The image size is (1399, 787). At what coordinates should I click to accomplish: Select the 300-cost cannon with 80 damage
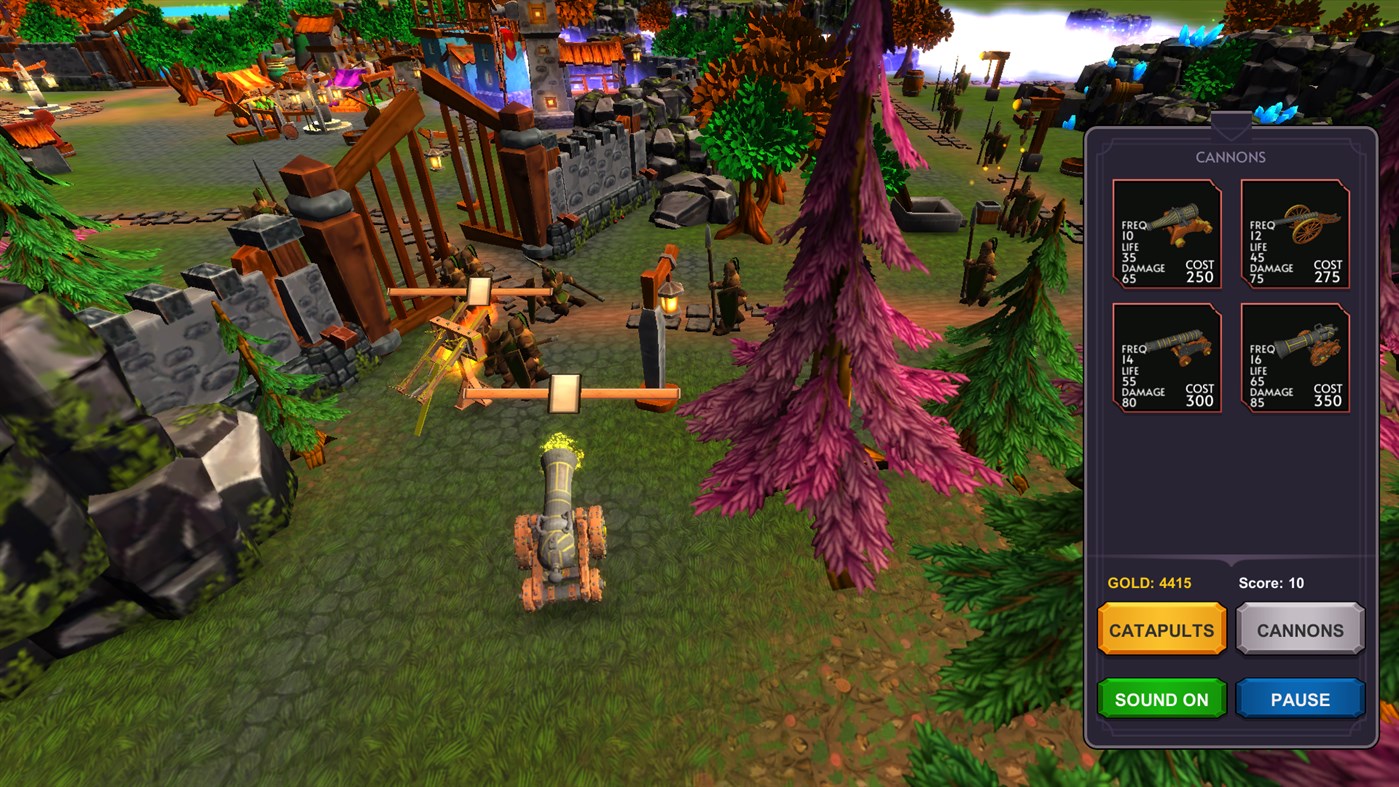click(x=1164, y=358)
